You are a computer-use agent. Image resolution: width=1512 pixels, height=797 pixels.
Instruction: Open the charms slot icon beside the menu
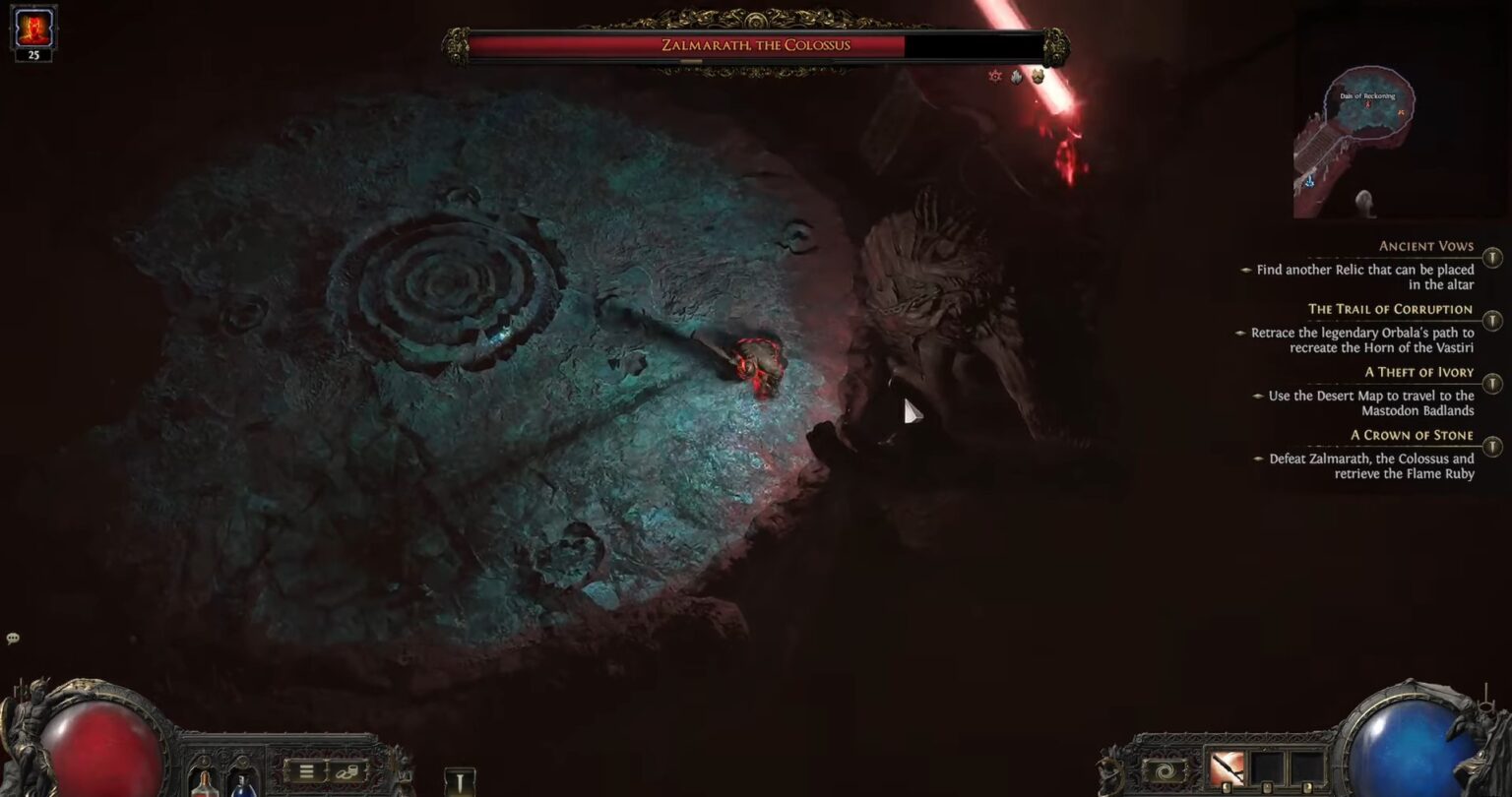click(x=346, y=772)
